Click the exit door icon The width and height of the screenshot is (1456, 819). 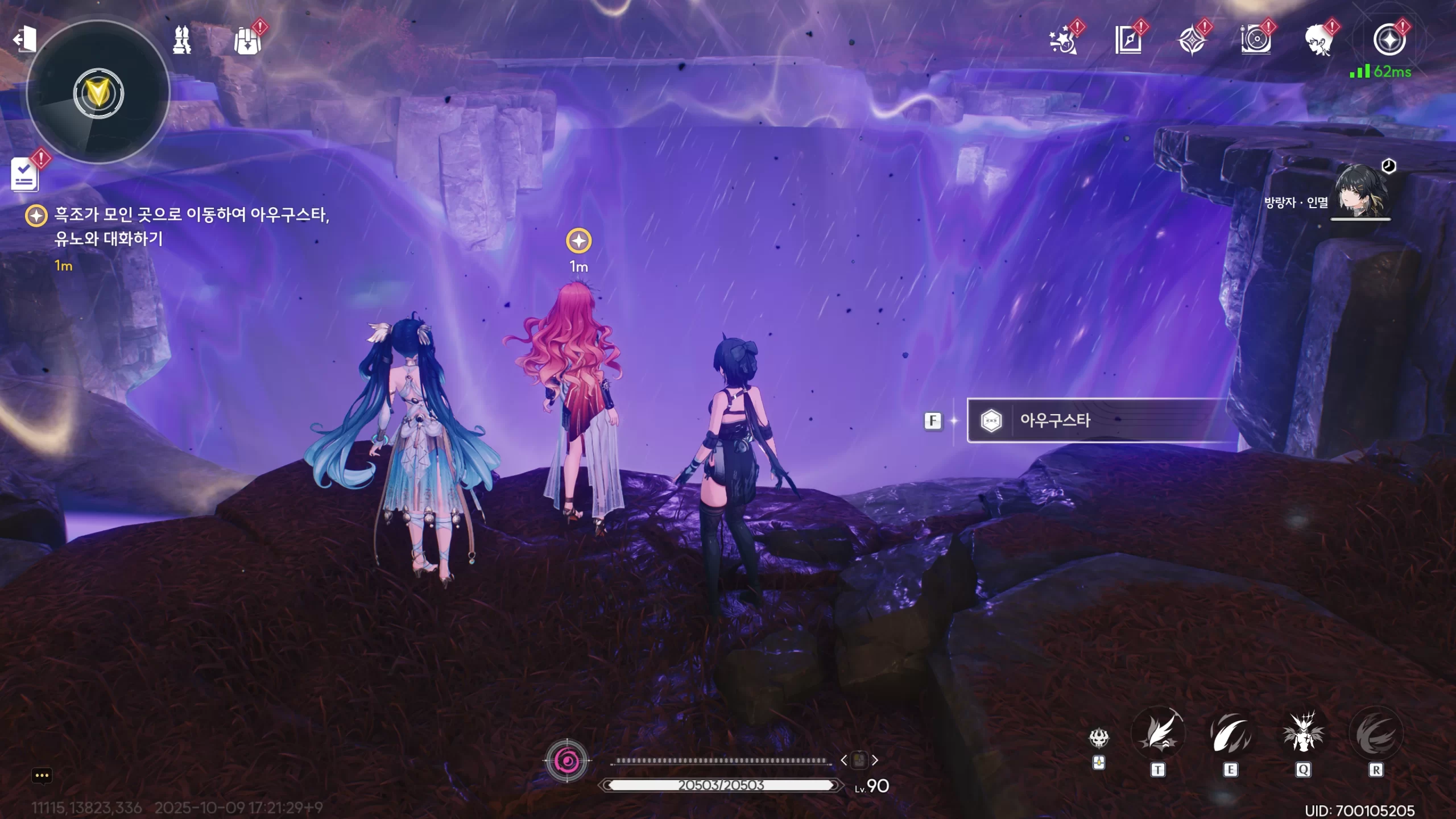[24, 39]
